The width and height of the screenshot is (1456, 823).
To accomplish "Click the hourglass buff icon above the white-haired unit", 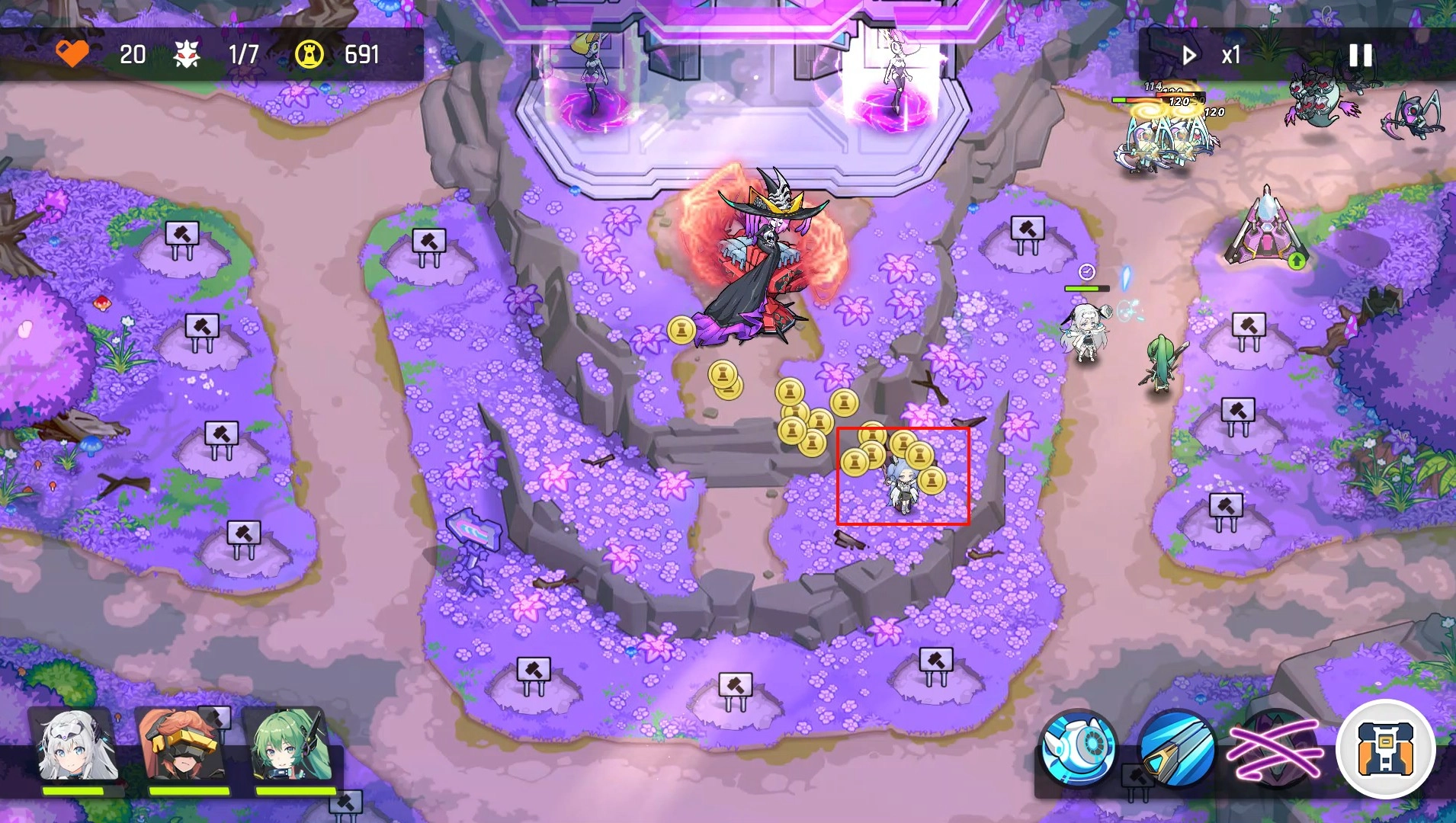I will coord(1086,272).
